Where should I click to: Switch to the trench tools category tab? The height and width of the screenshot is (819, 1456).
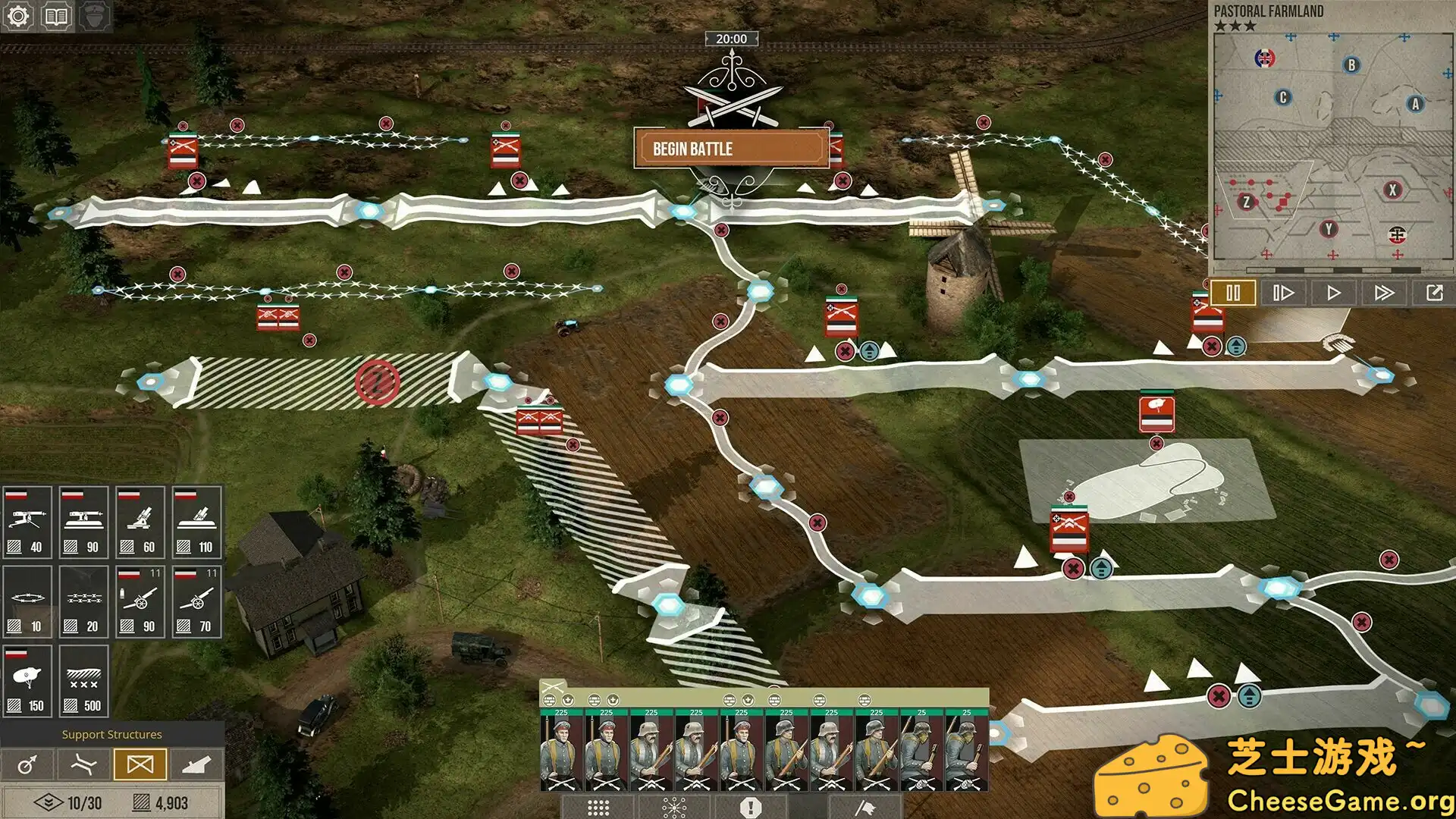coord(83,763)
